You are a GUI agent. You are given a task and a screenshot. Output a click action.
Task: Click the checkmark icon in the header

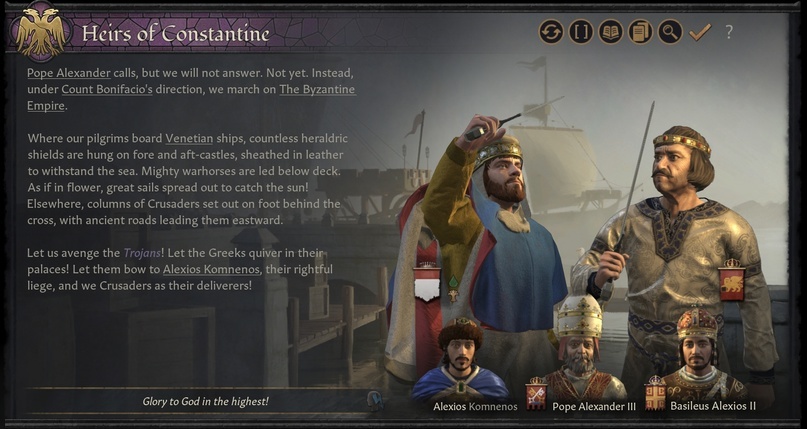click(x=699, y=32)
